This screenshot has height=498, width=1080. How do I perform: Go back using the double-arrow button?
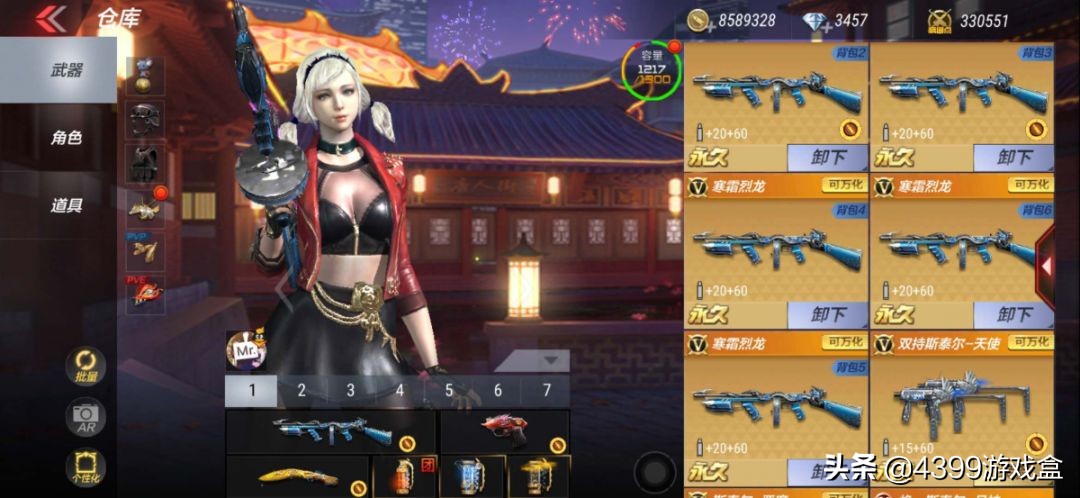(x=52, y=18)
